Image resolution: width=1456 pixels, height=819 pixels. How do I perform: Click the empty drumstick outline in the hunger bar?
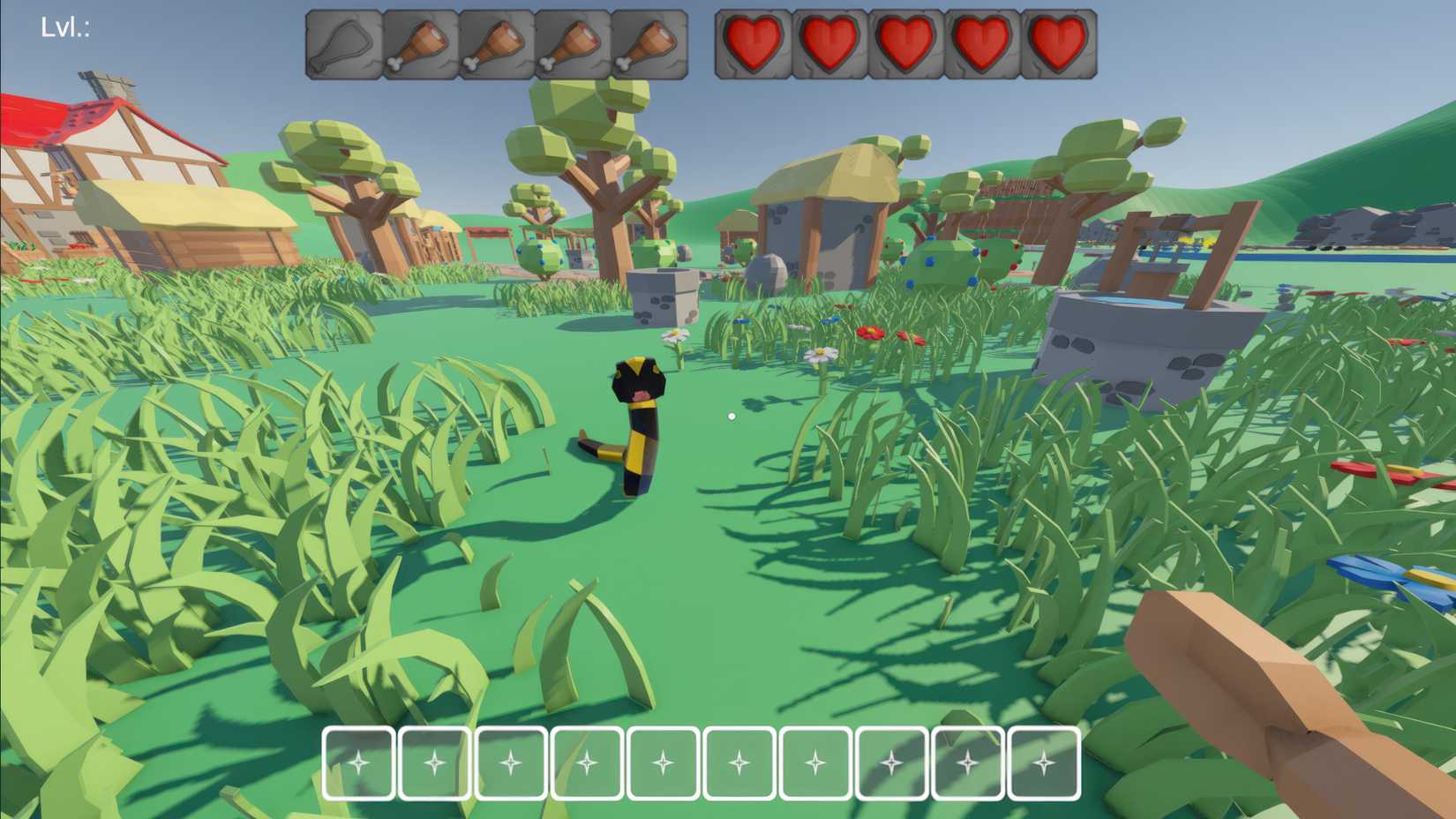pos(342,42)
